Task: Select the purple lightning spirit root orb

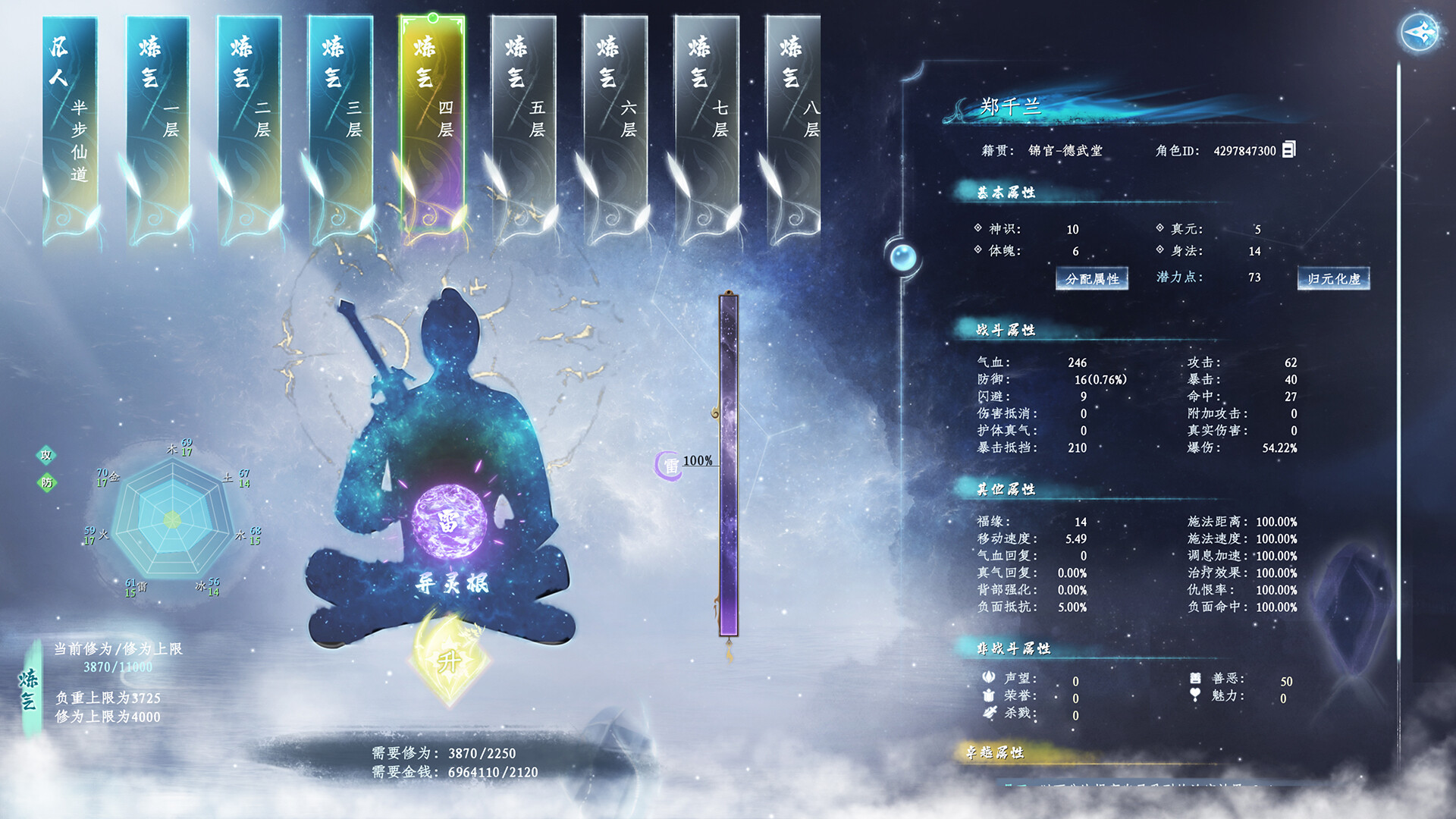Action: (x=448, y=521)
